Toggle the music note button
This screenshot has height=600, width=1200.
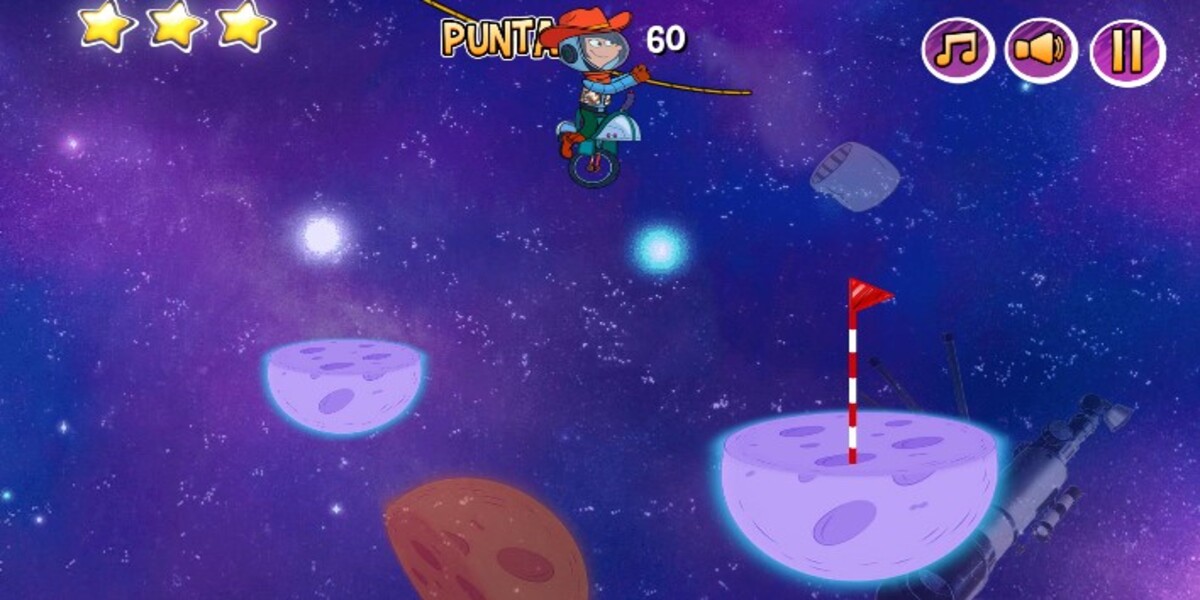(957, 51)
